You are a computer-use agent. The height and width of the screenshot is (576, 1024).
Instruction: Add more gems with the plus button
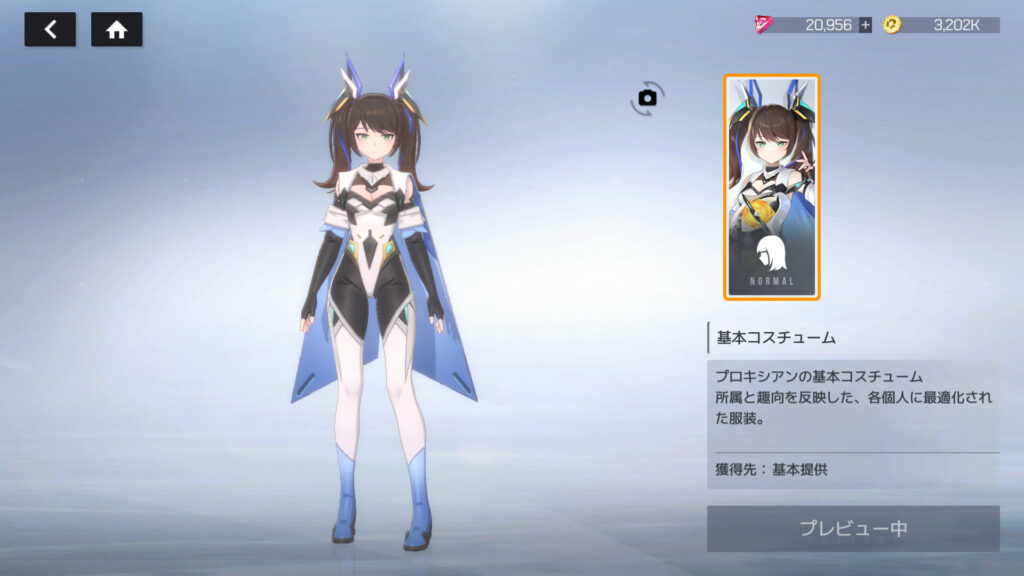point(865,25)
